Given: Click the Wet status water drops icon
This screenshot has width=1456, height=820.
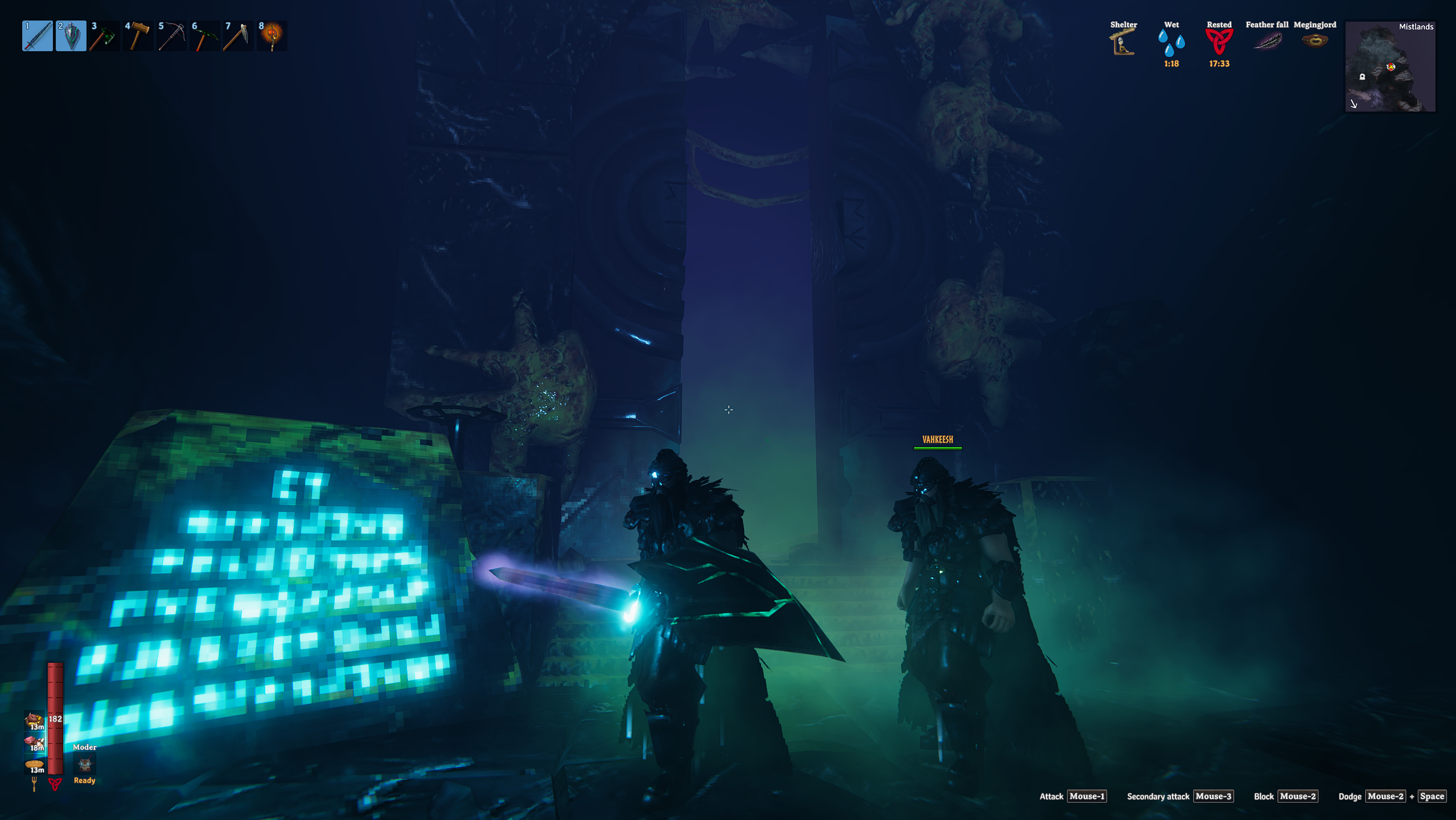Looking at the screenshot, I should 1171,43.
